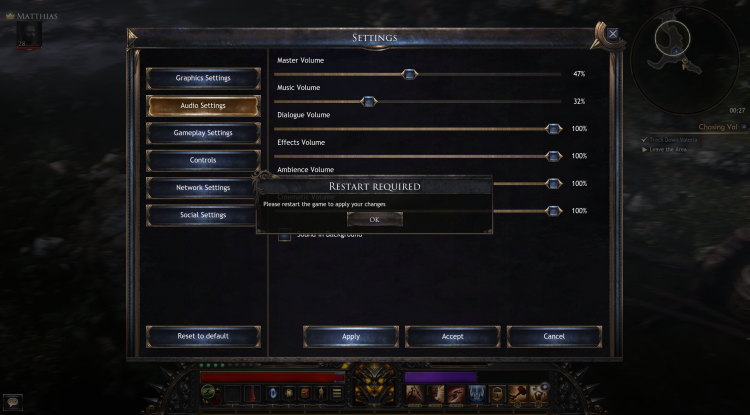Choose the Accept button

coord(453,336)
